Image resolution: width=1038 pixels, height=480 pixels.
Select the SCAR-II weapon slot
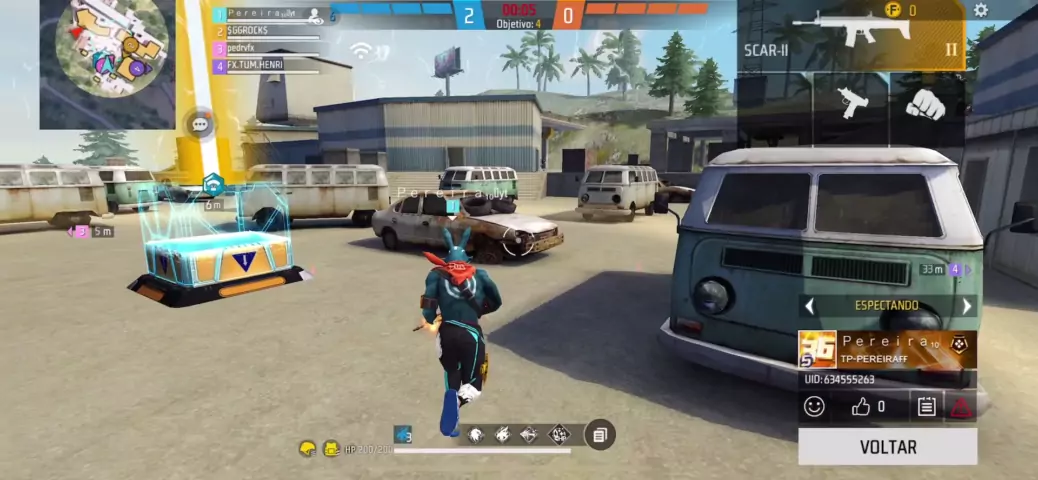tap(852, 35)
